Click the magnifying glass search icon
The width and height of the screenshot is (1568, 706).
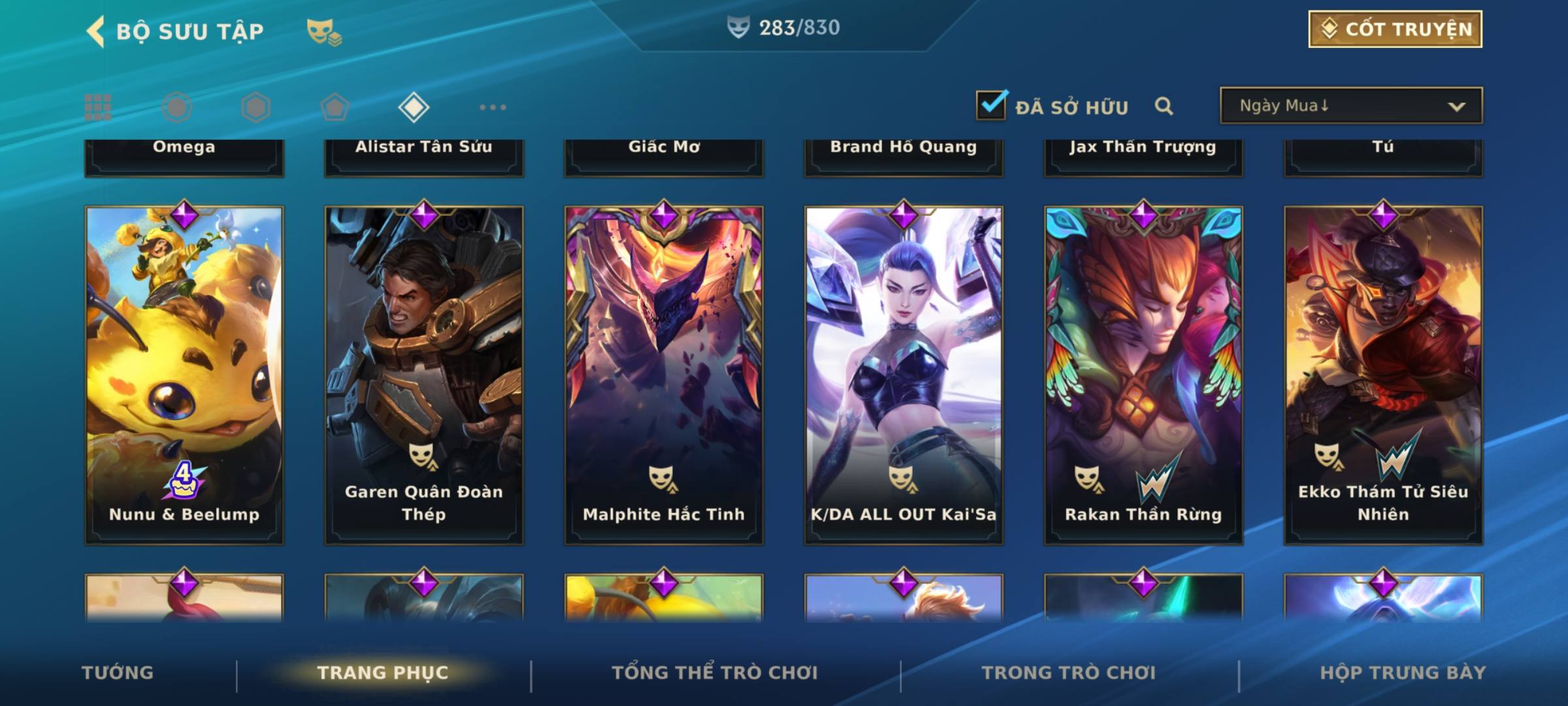1164,106
